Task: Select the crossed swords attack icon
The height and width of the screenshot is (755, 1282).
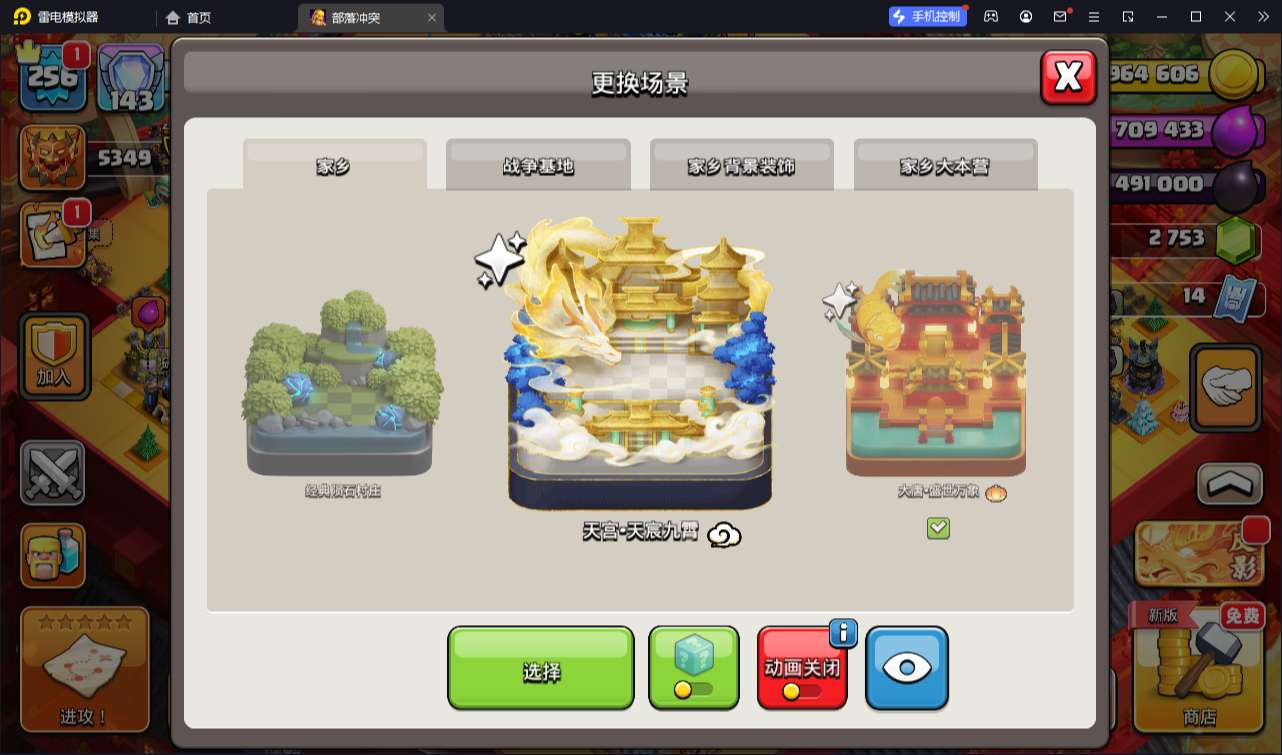Action: point(54,474)
